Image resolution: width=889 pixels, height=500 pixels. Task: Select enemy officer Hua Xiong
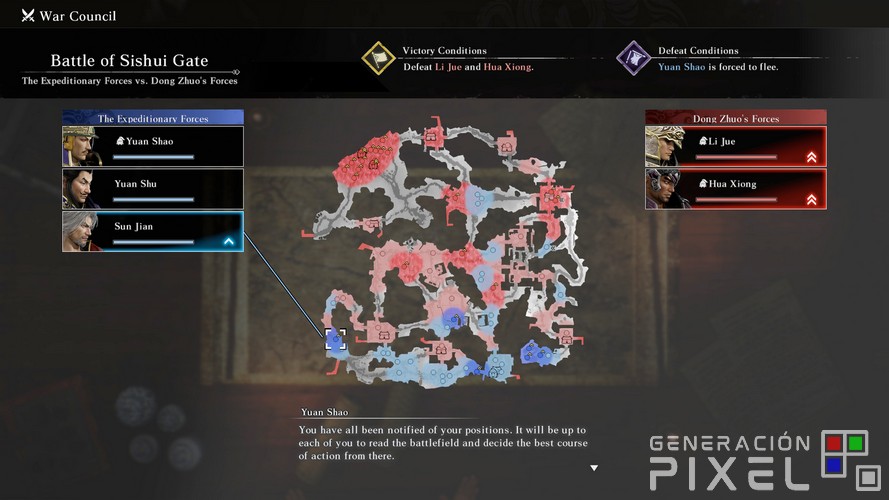736,189
